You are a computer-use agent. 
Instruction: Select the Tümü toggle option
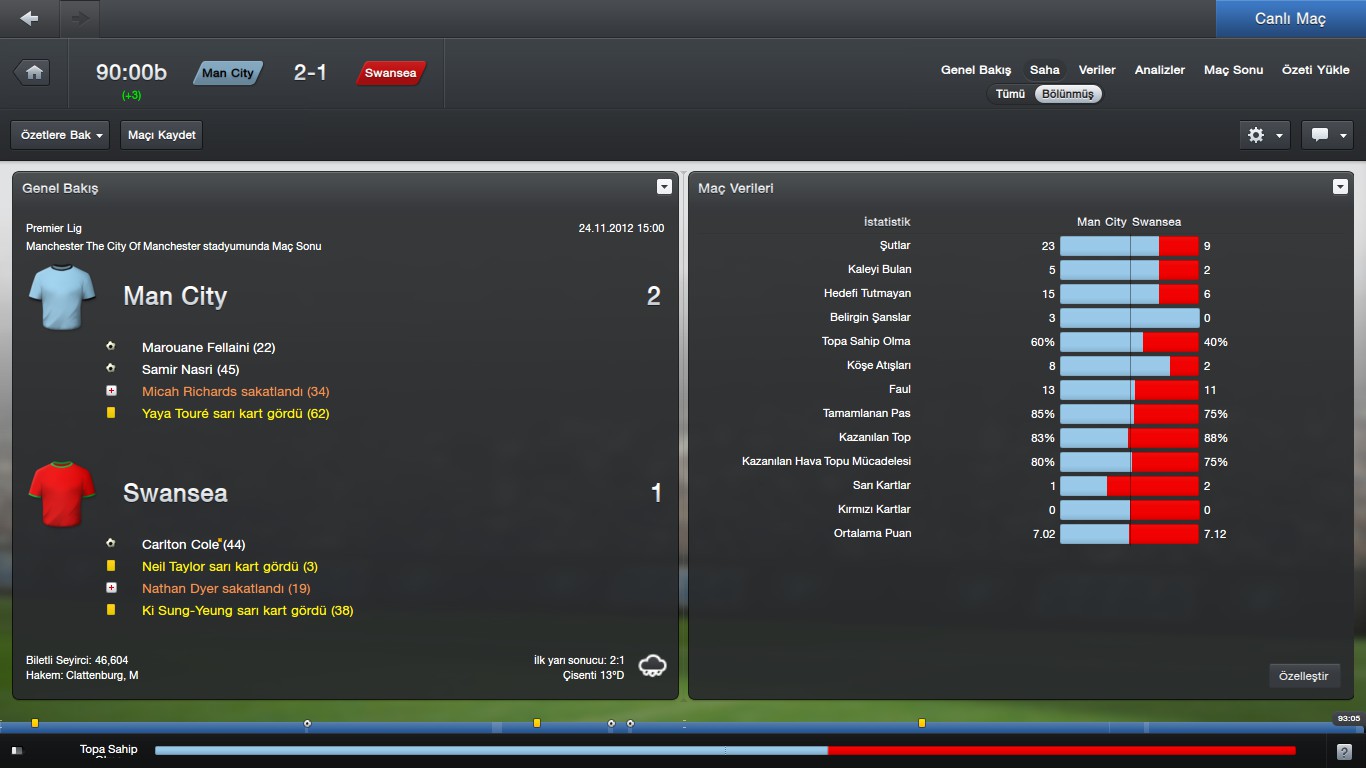[1010, 94]
